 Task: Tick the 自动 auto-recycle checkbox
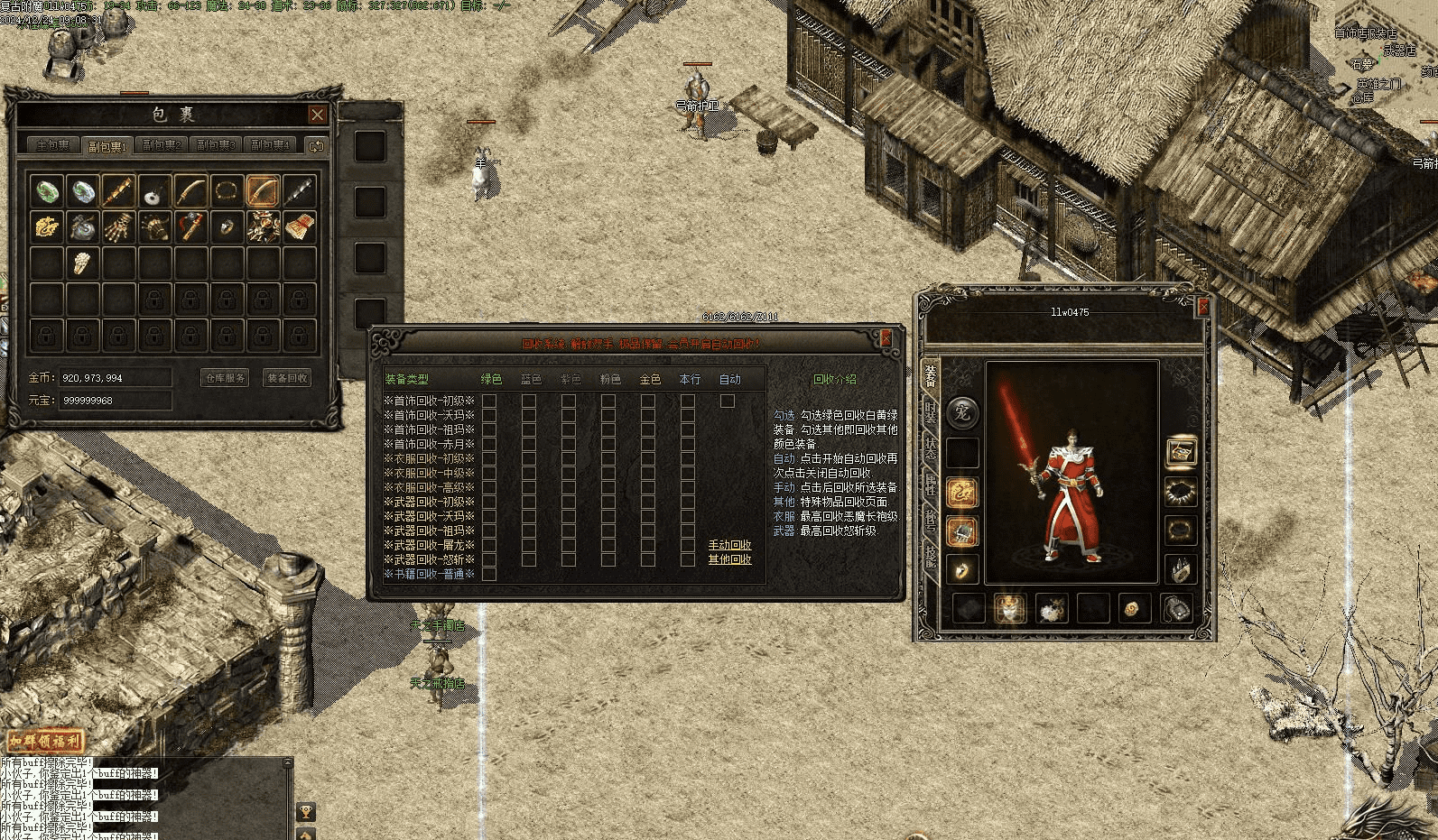tap(728, 401)
